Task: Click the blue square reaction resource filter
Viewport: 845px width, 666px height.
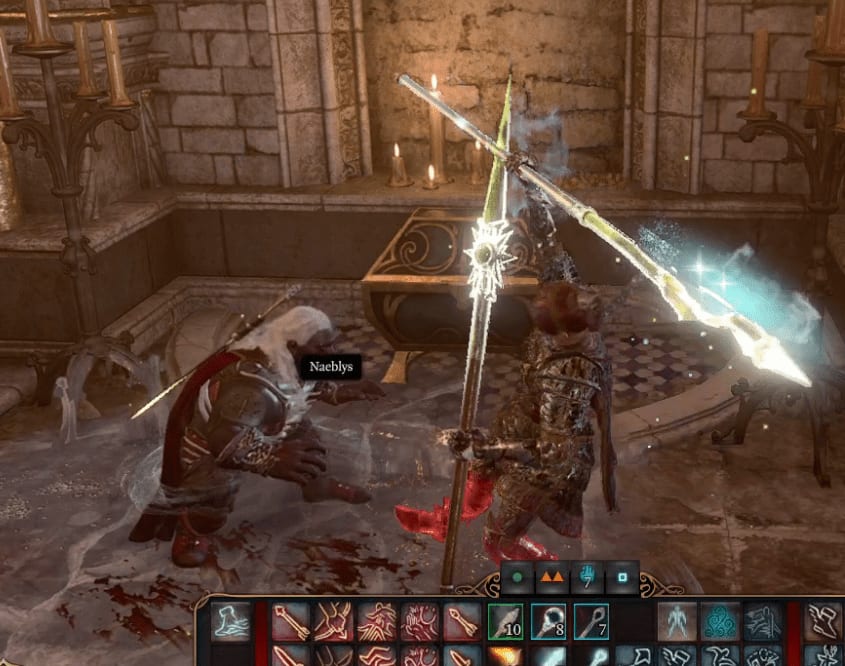Action: point(622,577)
